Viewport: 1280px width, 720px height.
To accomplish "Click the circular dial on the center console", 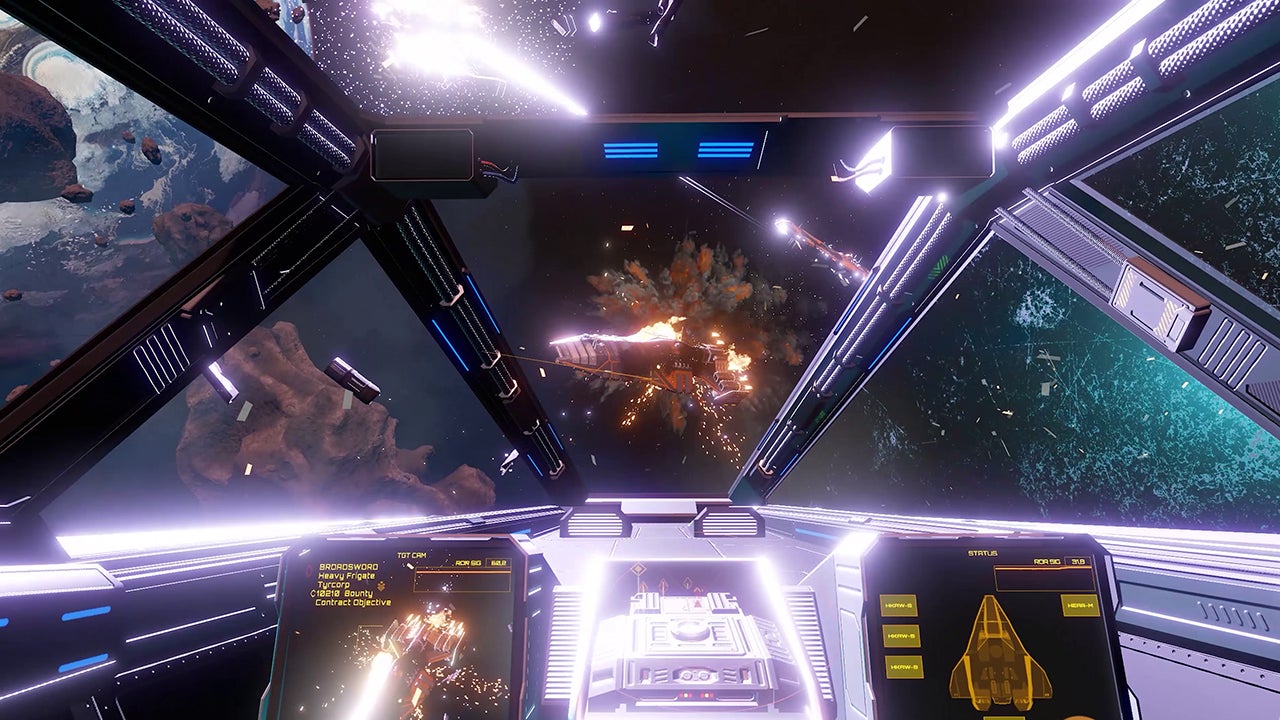I will pyautogui.click(x=690, y=631).
